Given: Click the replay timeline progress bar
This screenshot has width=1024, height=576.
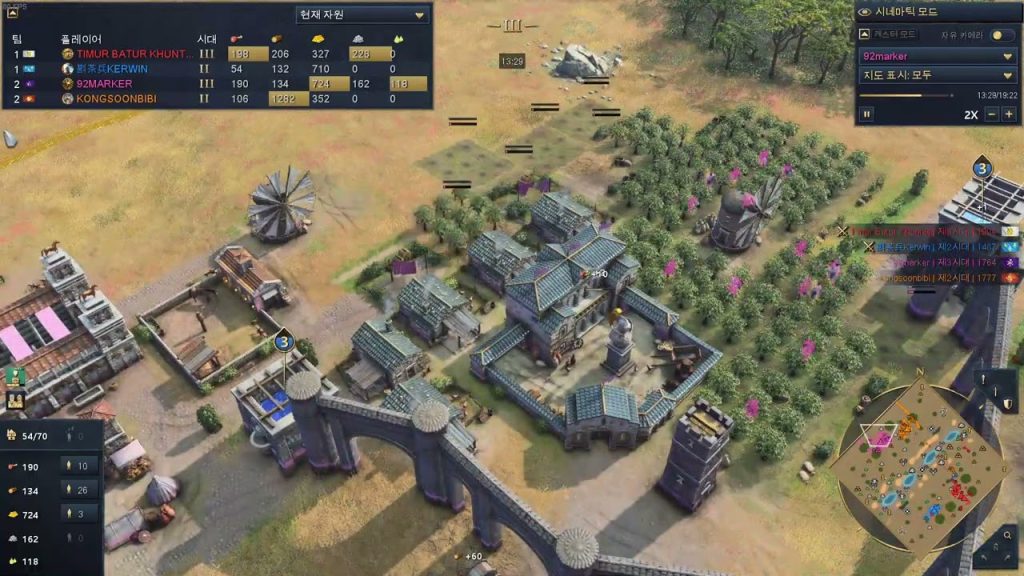Looking at the screenshot, I should (x=900, y=95).
